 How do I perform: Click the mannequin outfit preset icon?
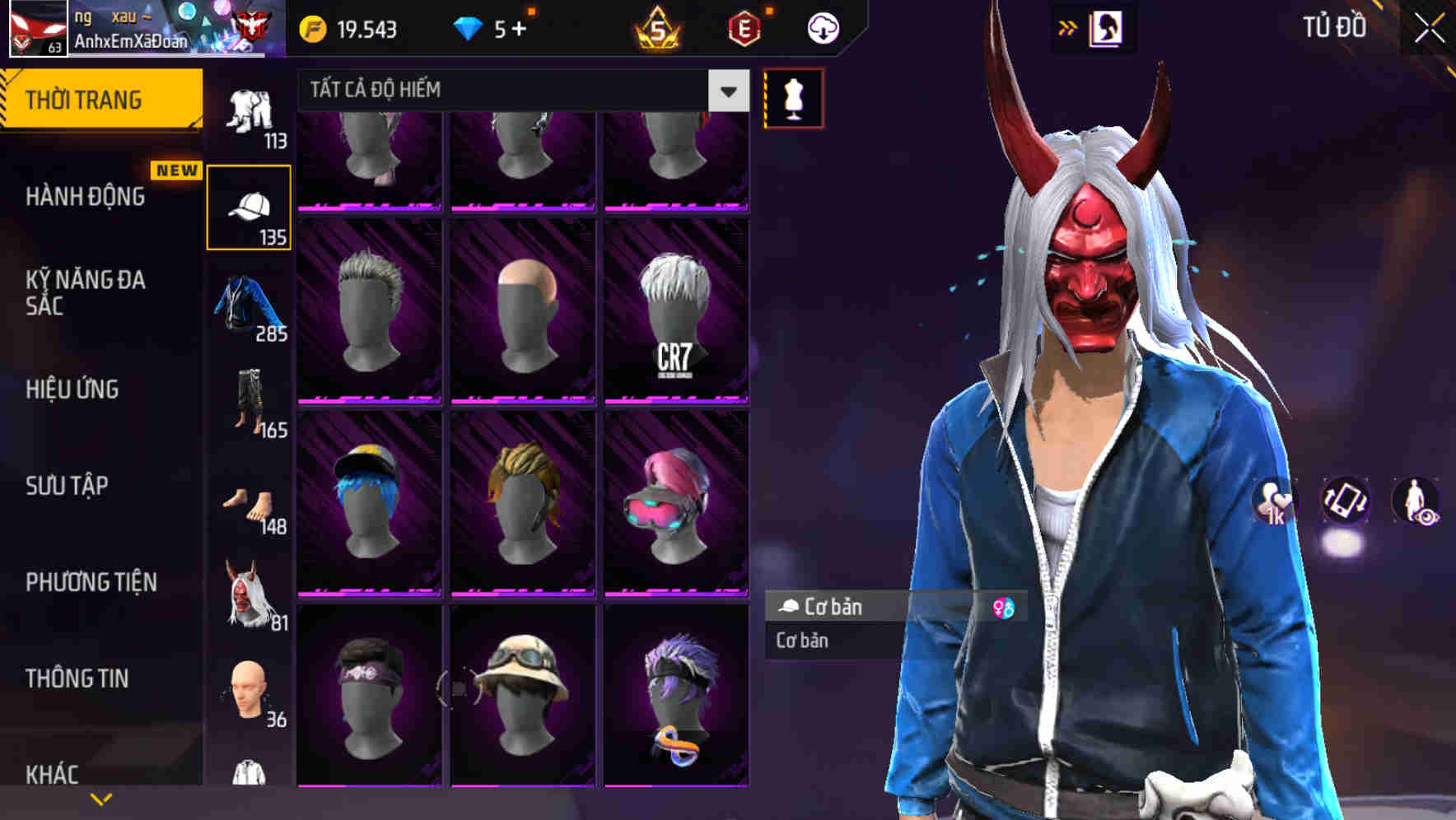pyautogui.click(x=793, y=96)
